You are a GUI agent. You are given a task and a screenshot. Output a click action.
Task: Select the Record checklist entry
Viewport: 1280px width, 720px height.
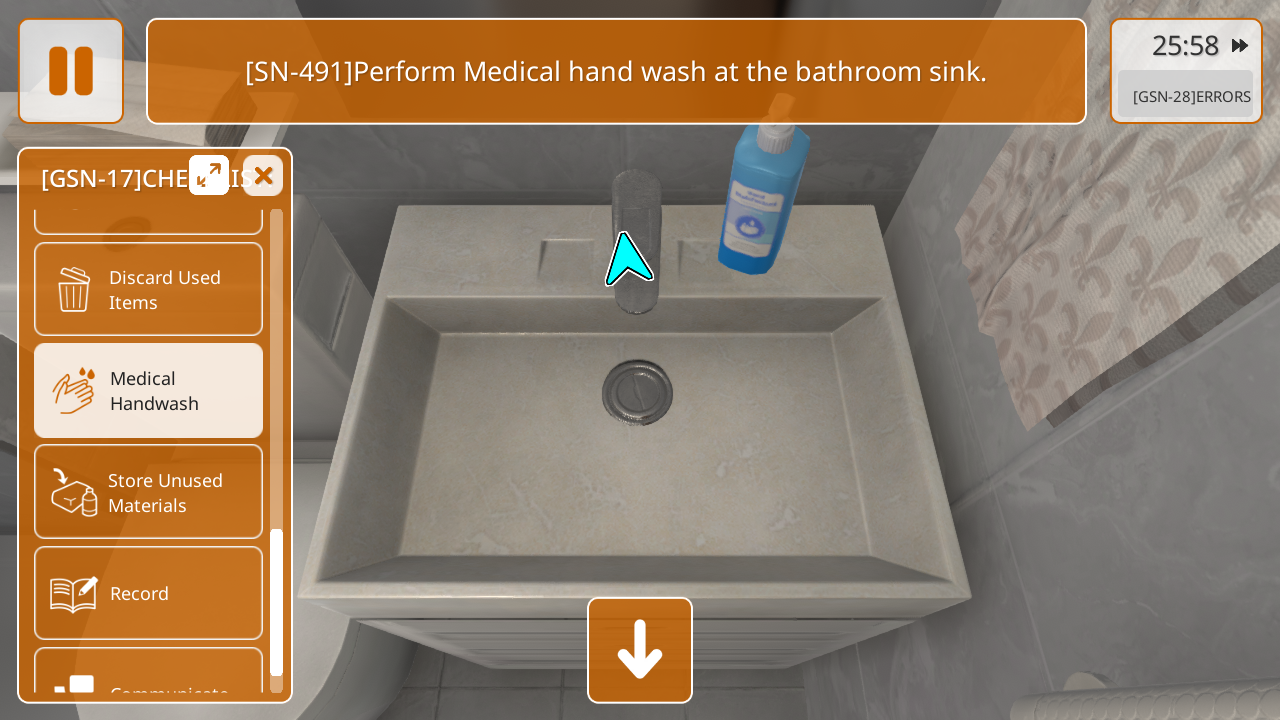148,593
